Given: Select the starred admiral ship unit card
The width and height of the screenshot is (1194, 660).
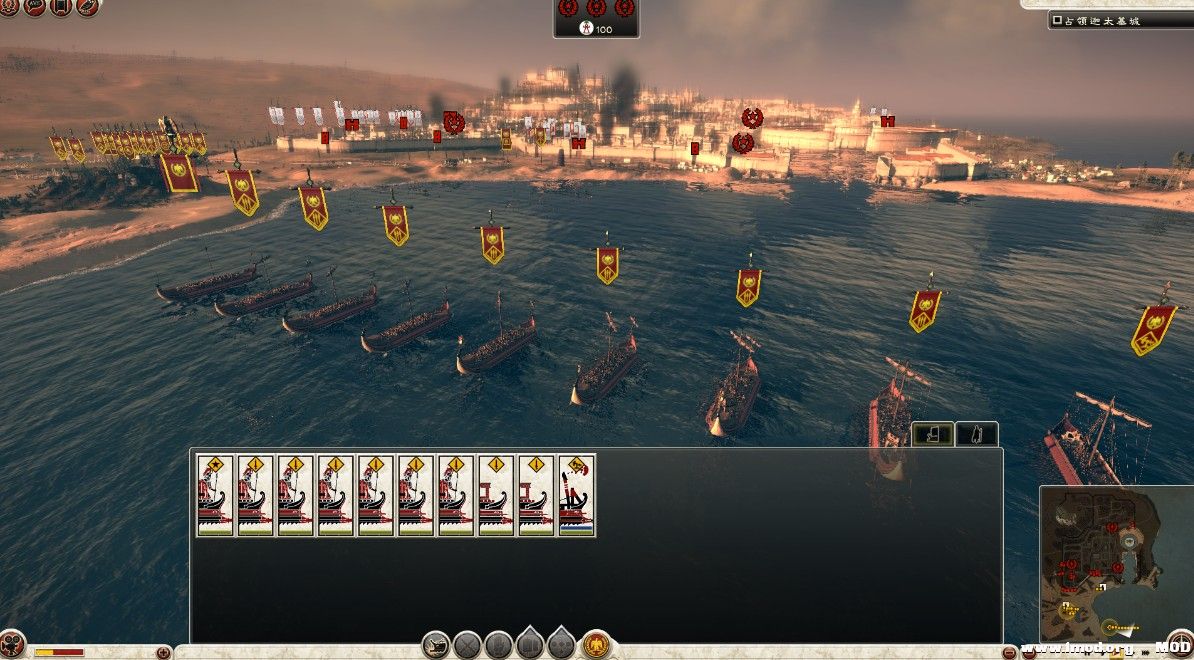Looking at the screenshot, I should click(215, 495).
